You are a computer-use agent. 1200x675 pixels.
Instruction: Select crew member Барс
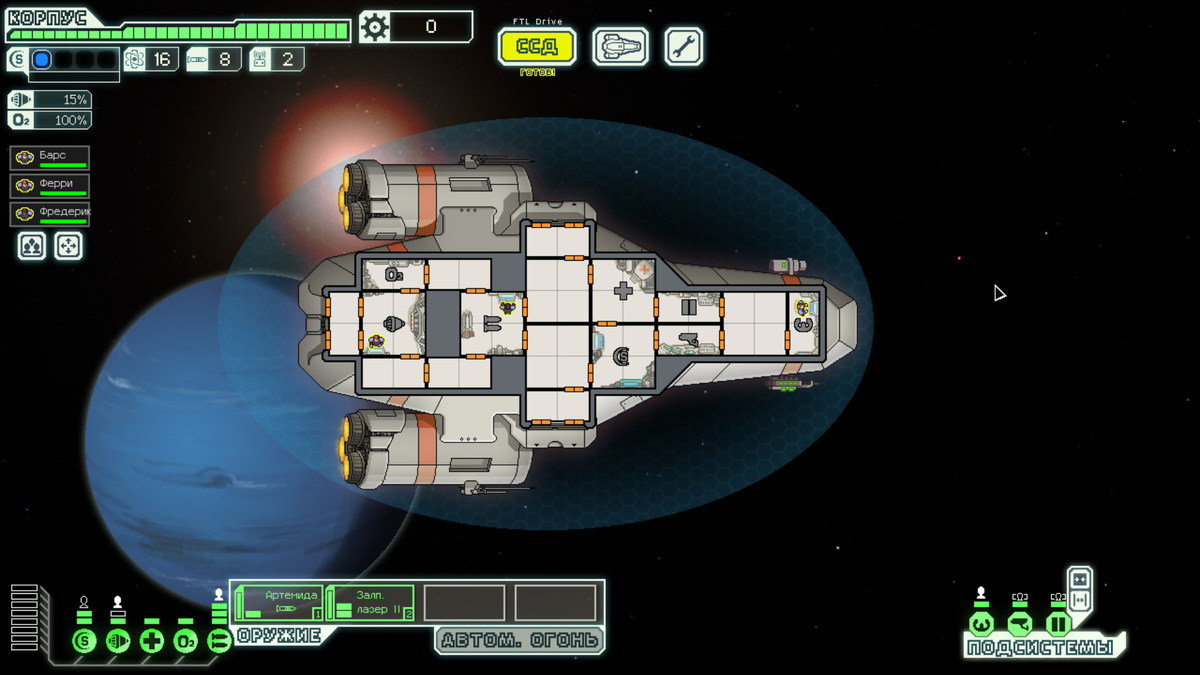(x=50, y=158)
